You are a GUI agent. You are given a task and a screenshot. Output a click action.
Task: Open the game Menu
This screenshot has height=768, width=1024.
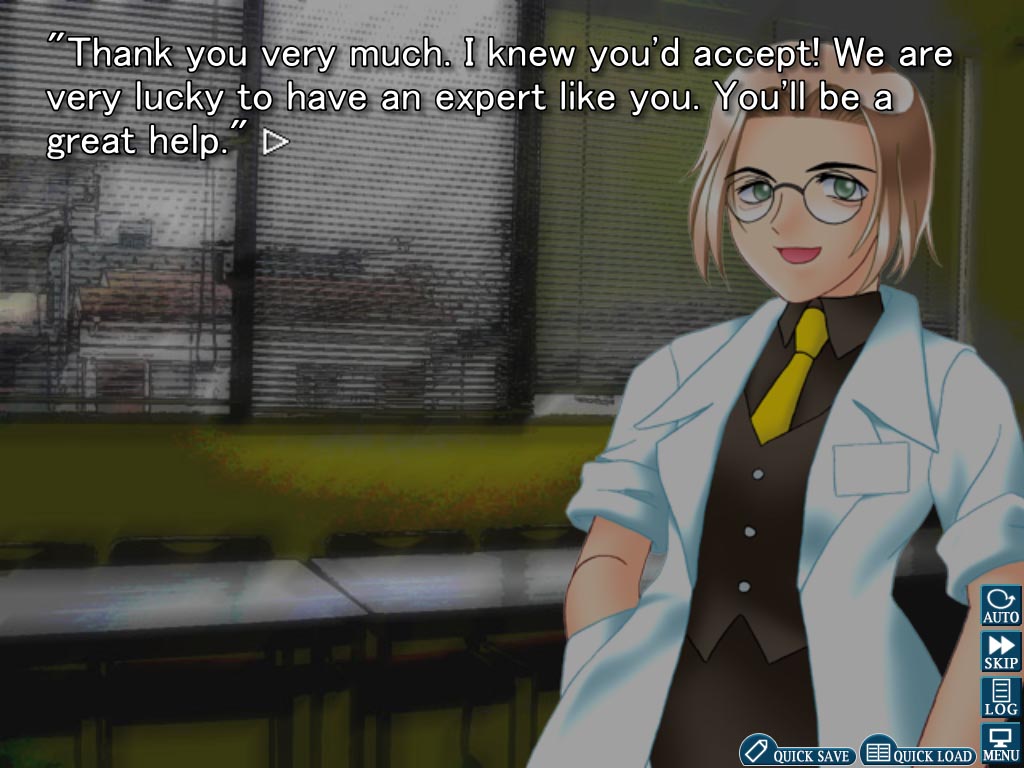pyautogui.click(x=1000, y=744)
